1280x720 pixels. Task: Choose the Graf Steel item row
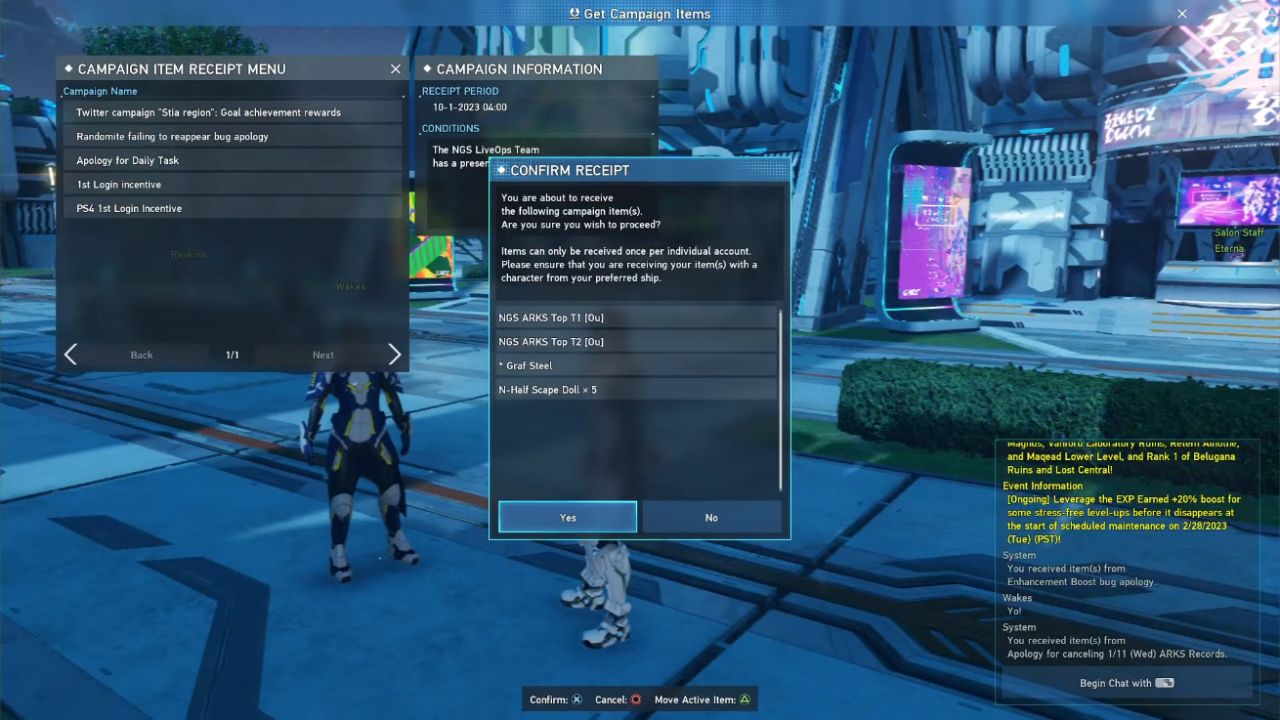[636, 366]
